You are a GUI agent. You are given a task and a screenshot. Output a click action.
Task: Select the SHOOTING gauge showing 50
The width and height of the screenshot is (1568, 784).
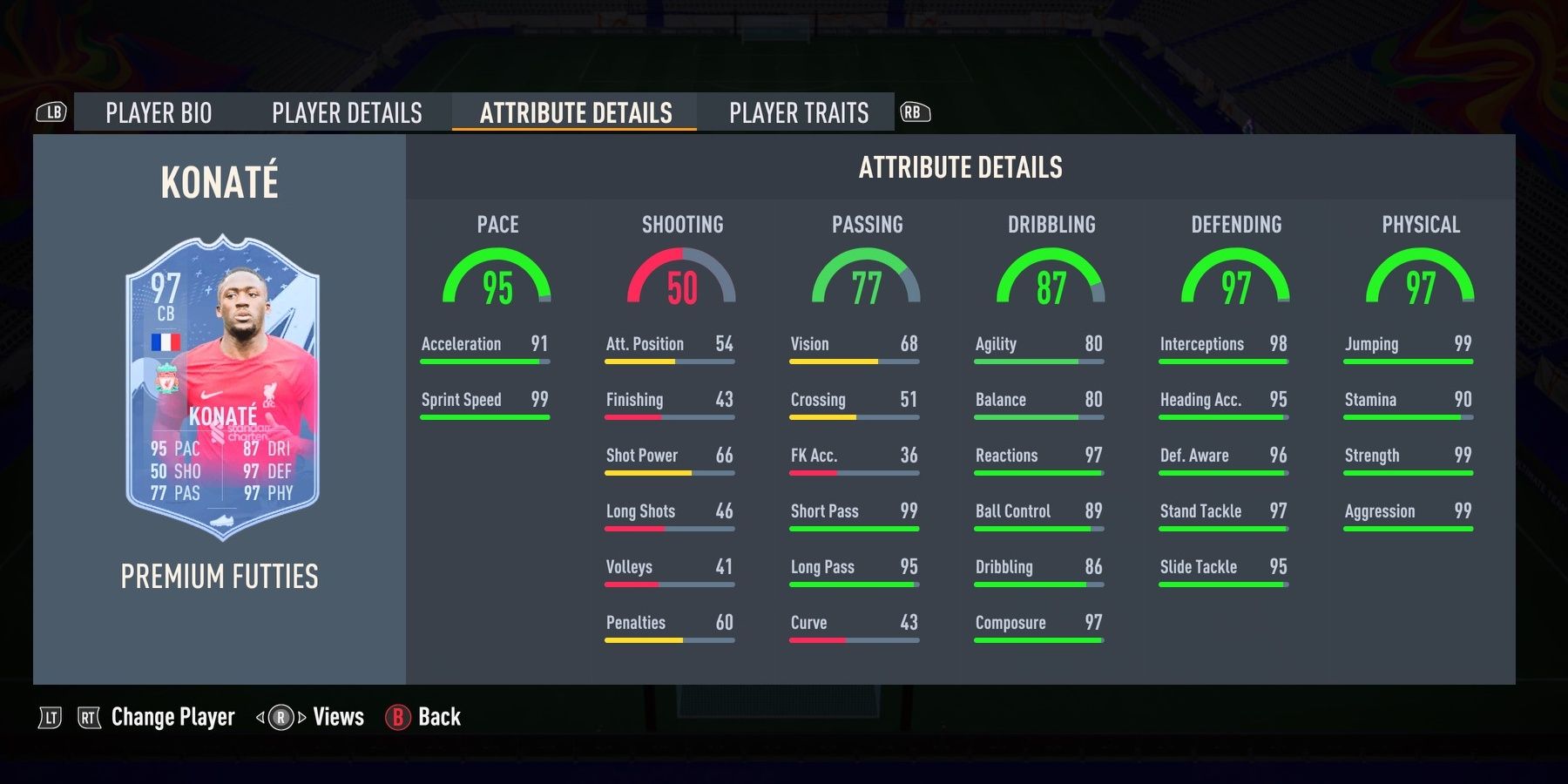point(681,277)
